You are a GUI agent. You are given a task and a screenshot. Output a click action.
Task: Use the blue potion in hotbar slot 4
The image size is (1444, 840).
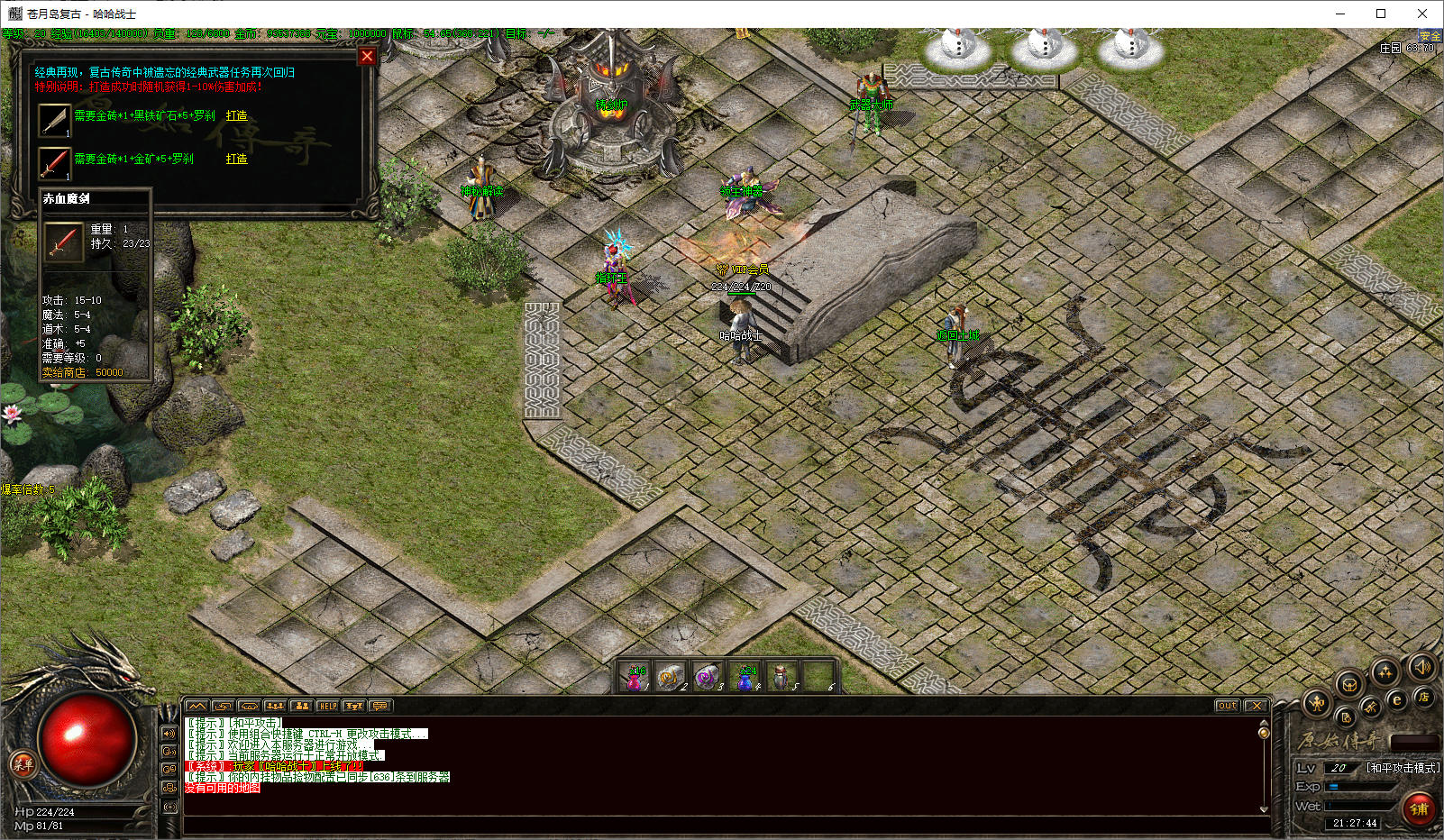(x=745, y=677)
